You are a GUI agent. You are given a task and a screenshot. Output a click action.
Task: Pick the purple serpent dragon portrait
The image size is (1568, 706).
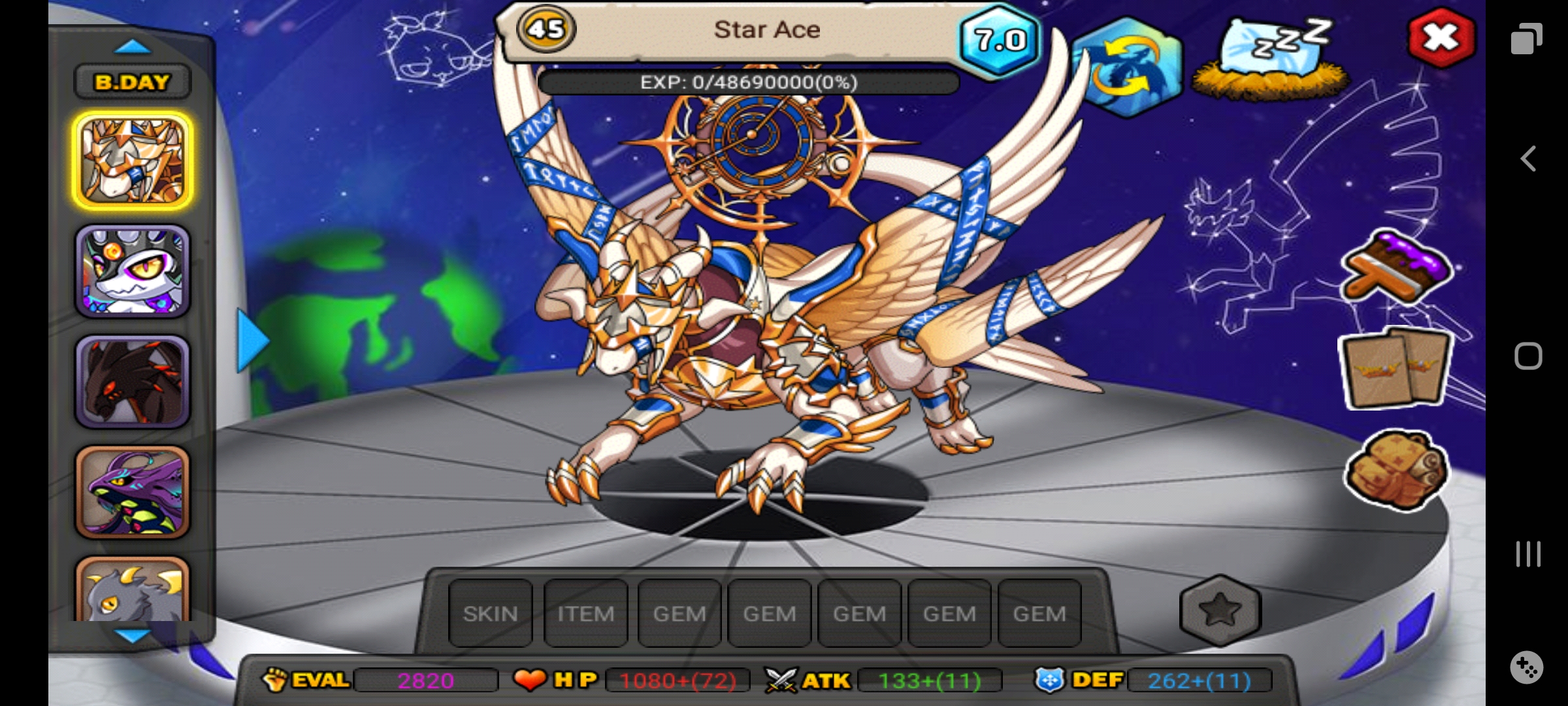(133, 492)
